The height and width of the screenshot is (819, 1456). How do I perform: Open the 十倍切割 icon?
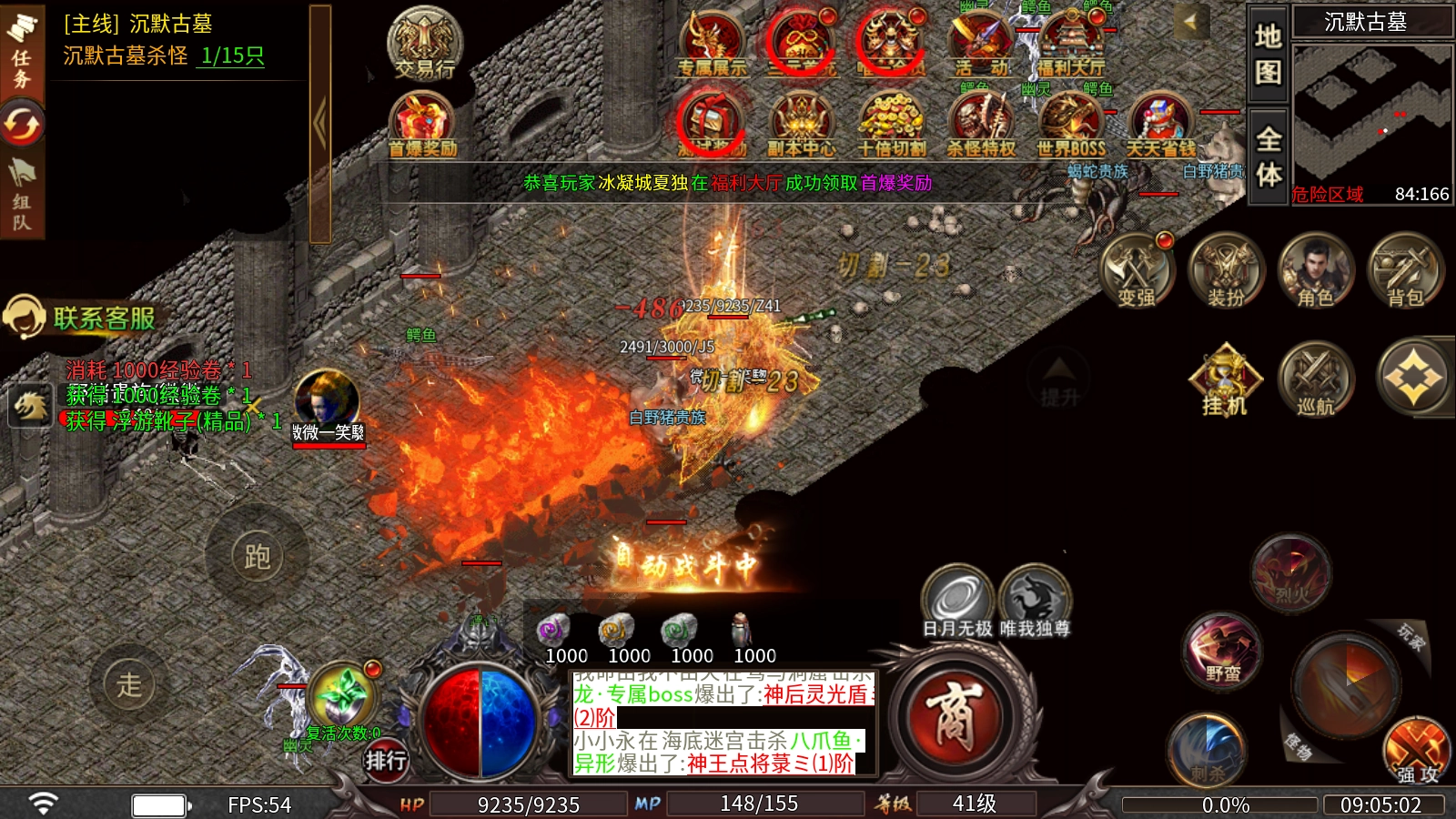coord(891,126)
